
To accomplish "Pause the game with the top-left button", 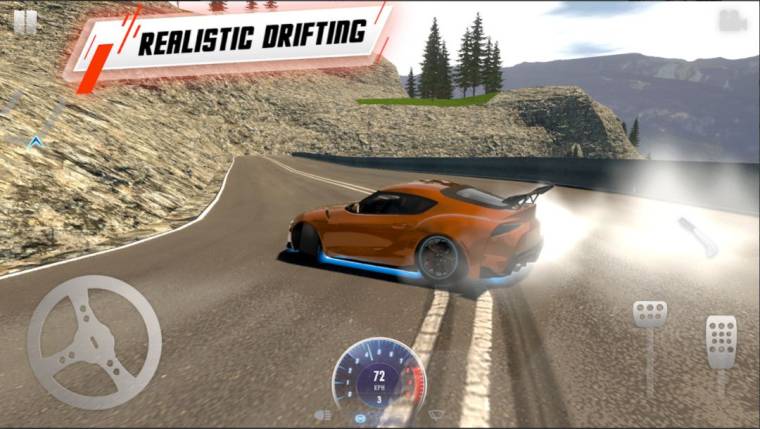I will (x=25, y=22).
